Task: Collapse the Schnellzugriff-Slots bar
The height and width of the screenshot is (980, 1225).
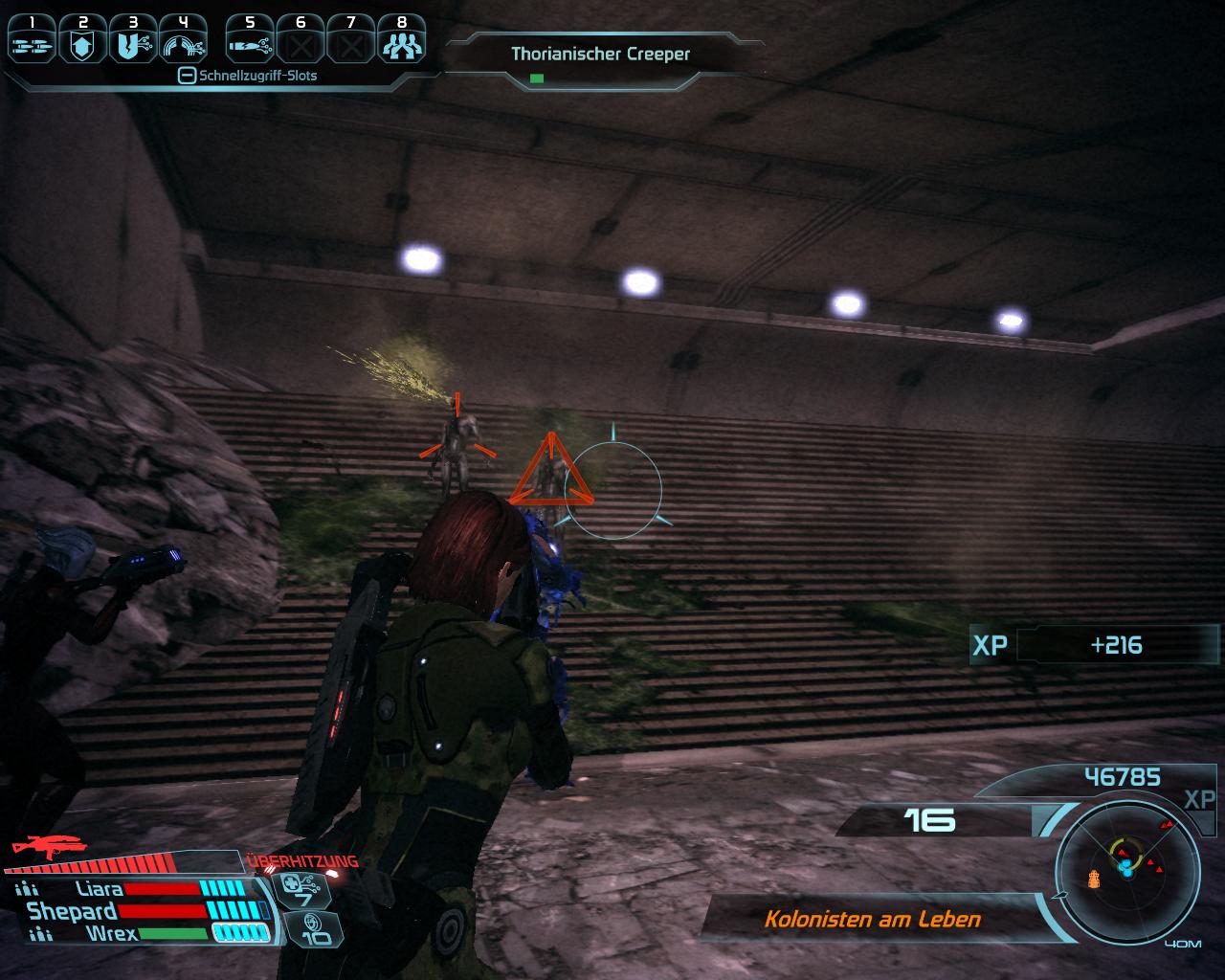Action: pyautogui.click(x=187, y=76)
